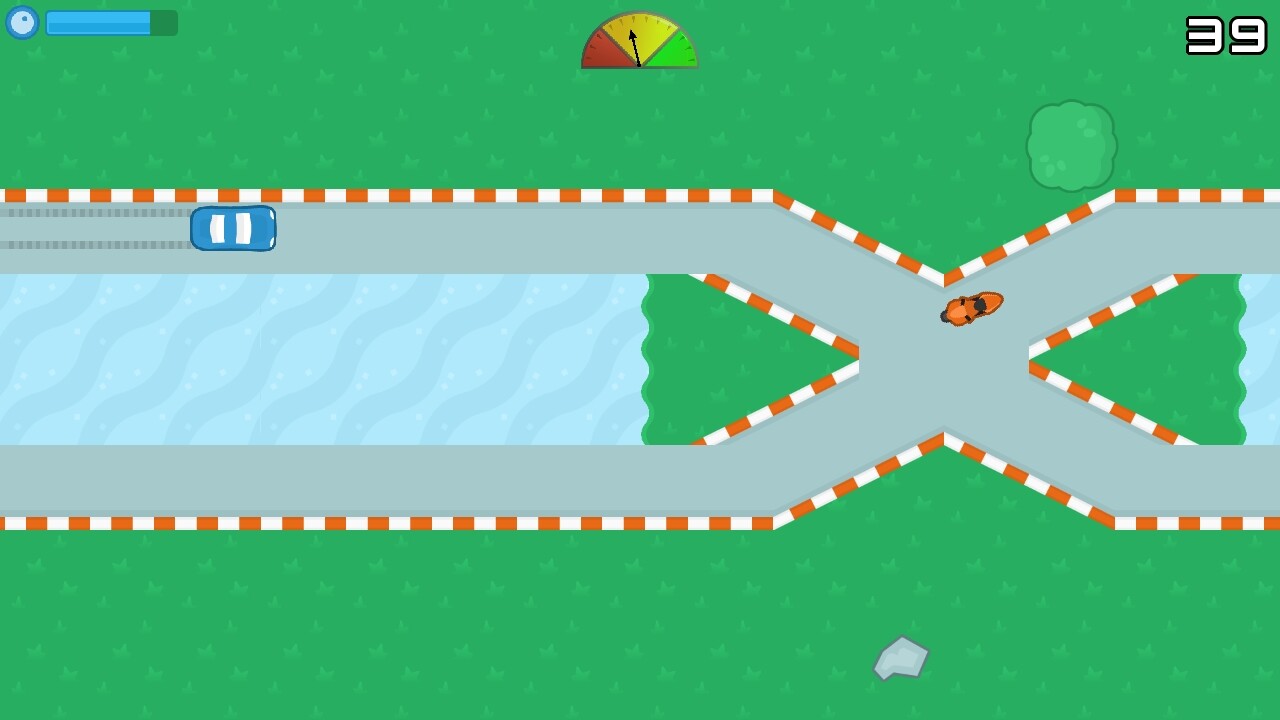Click the water area on the left
This screenshot has height=720, width=1280.
(300, 360)
